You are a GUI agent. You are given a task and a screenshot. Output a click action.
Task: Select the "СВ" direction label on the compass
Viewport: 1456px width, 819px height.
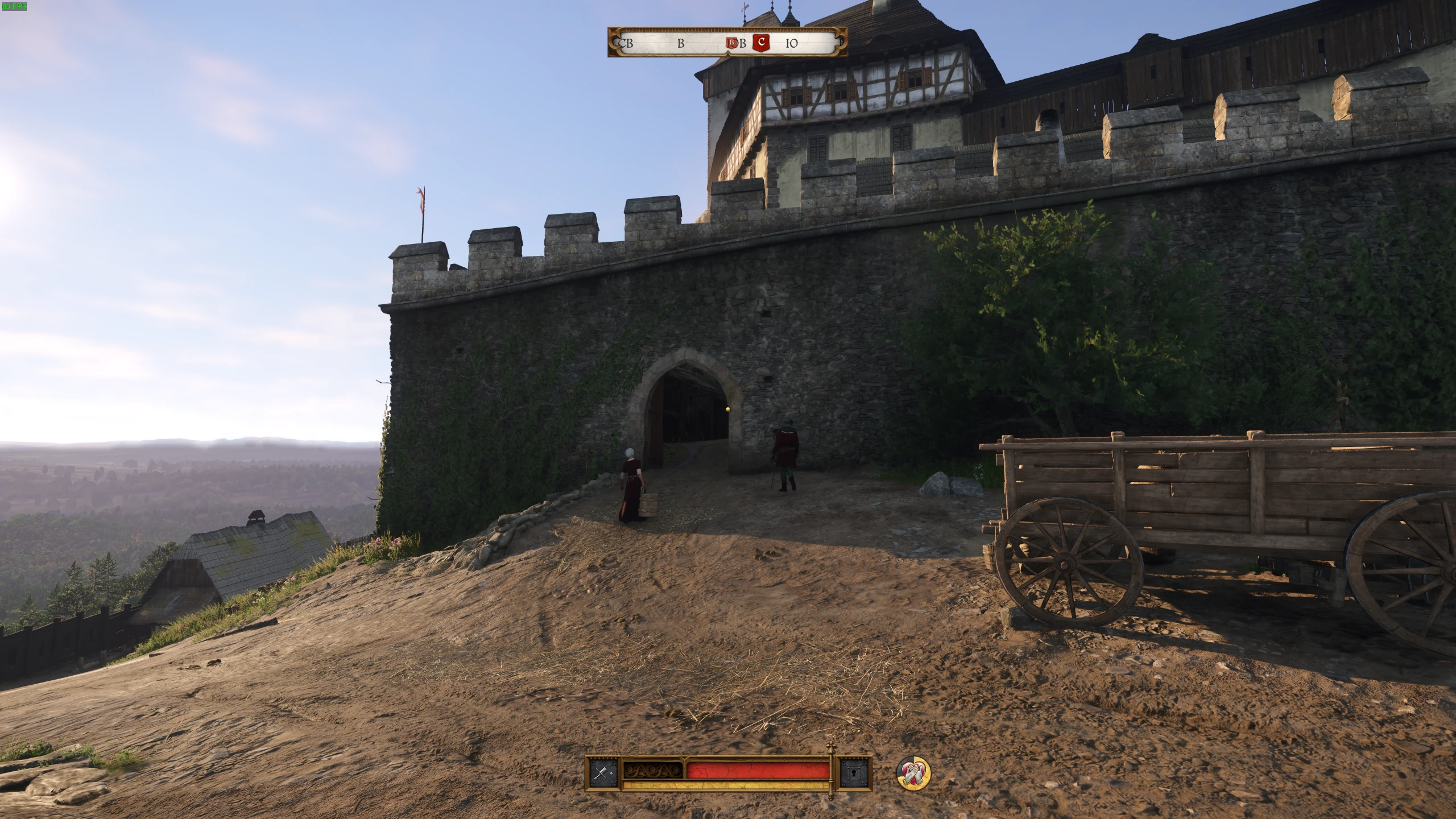626,44
